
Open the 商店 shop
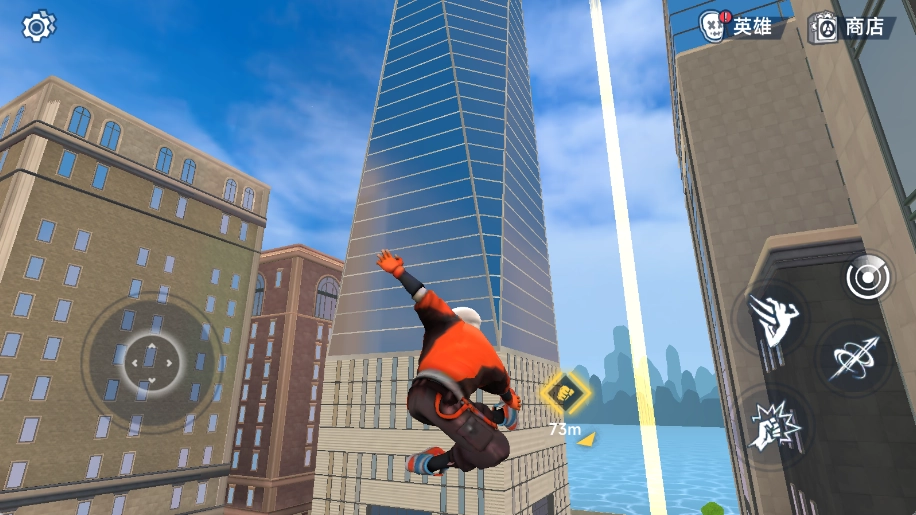click(x=851, y=27)
